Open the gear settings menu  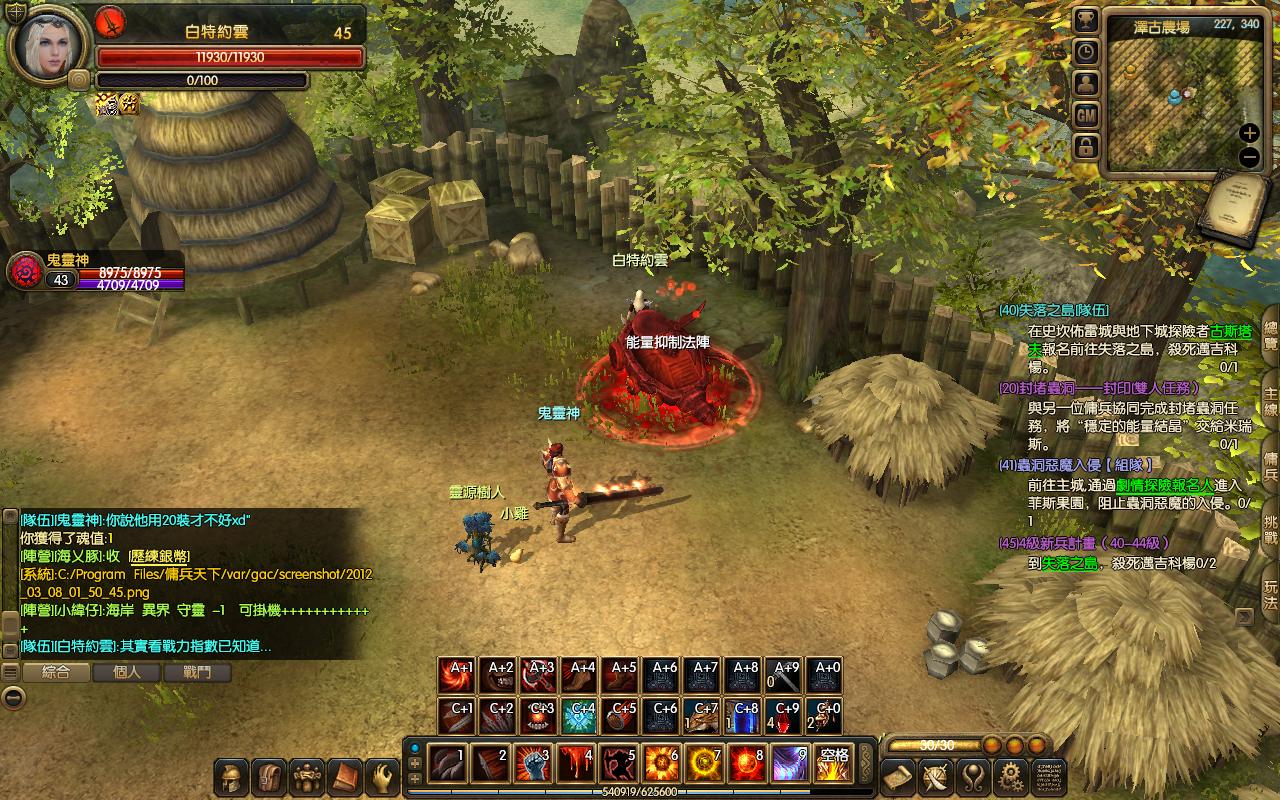coord(1011,776)
